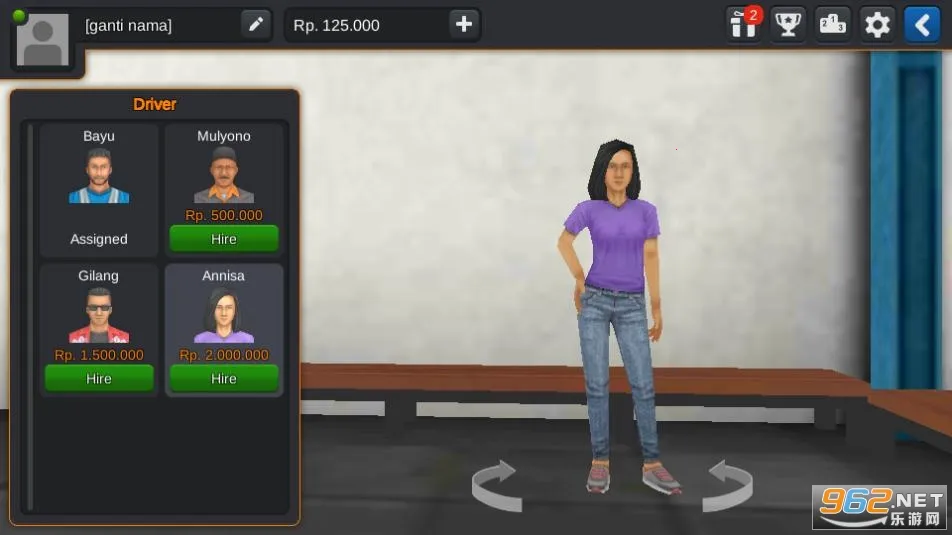Hire Gilang for Rp. 1.500.000

point(99,378)
